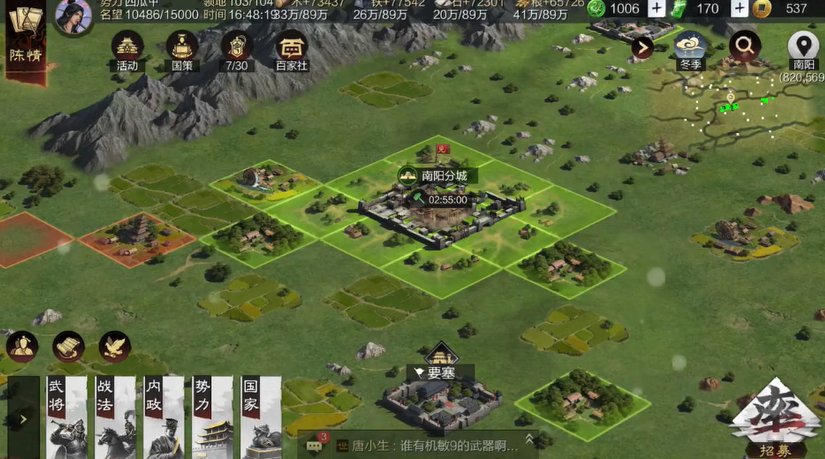The width and height of the screenshot is (825, 459).
Task: Open the 国策 national policy menu
Action: click(x=182, y=48)
